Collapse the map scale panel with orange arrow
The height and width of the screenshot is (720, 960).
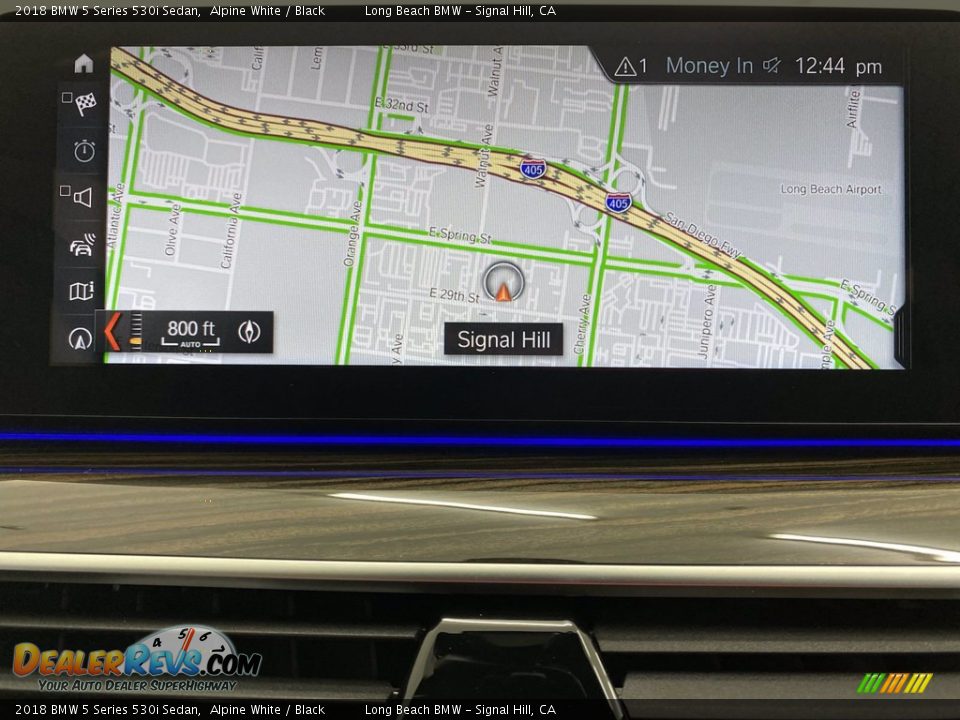(x=112, y=331)
